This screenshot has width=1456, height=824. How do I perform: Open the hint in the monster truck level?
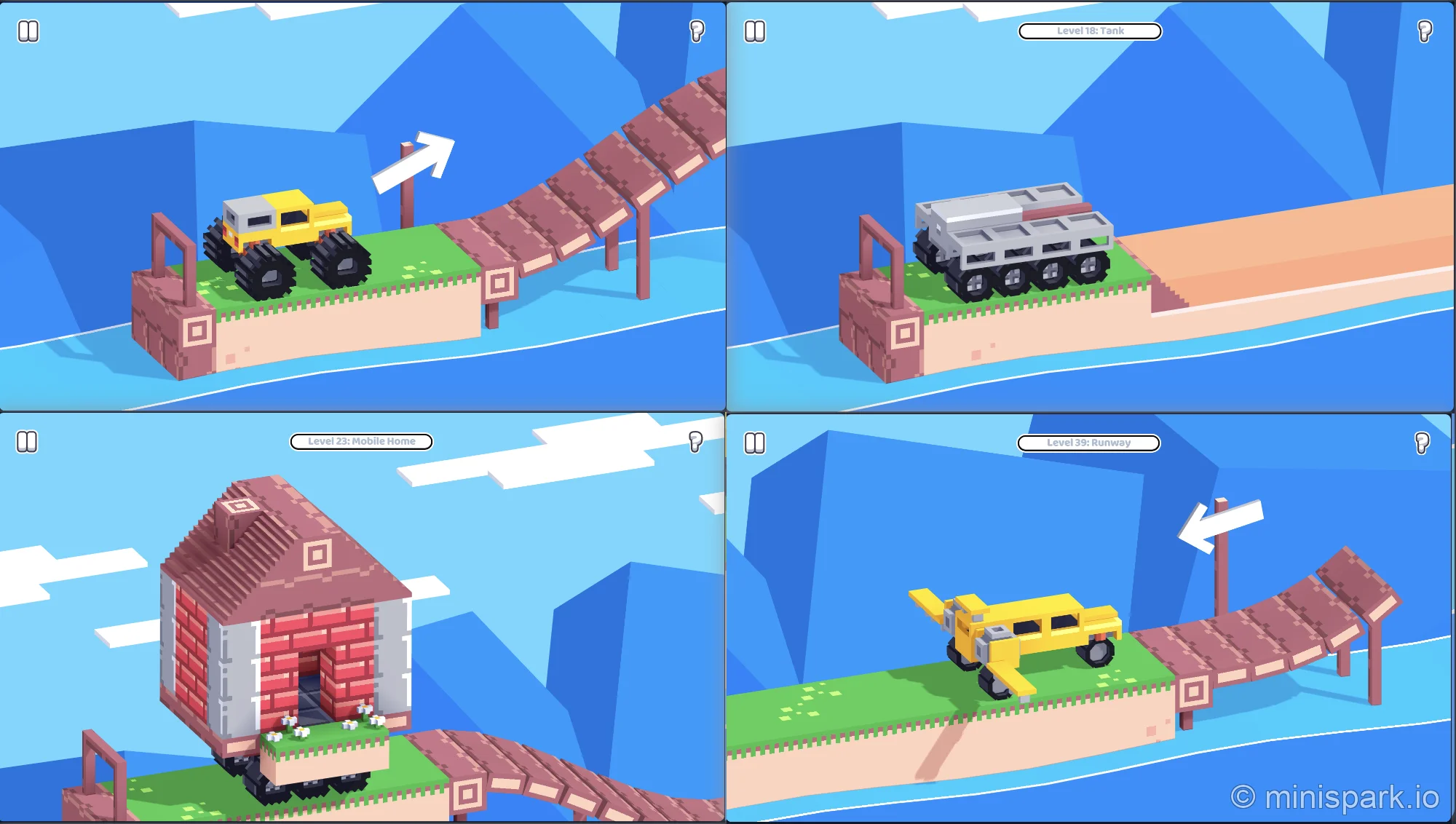[x=697, y=31]
